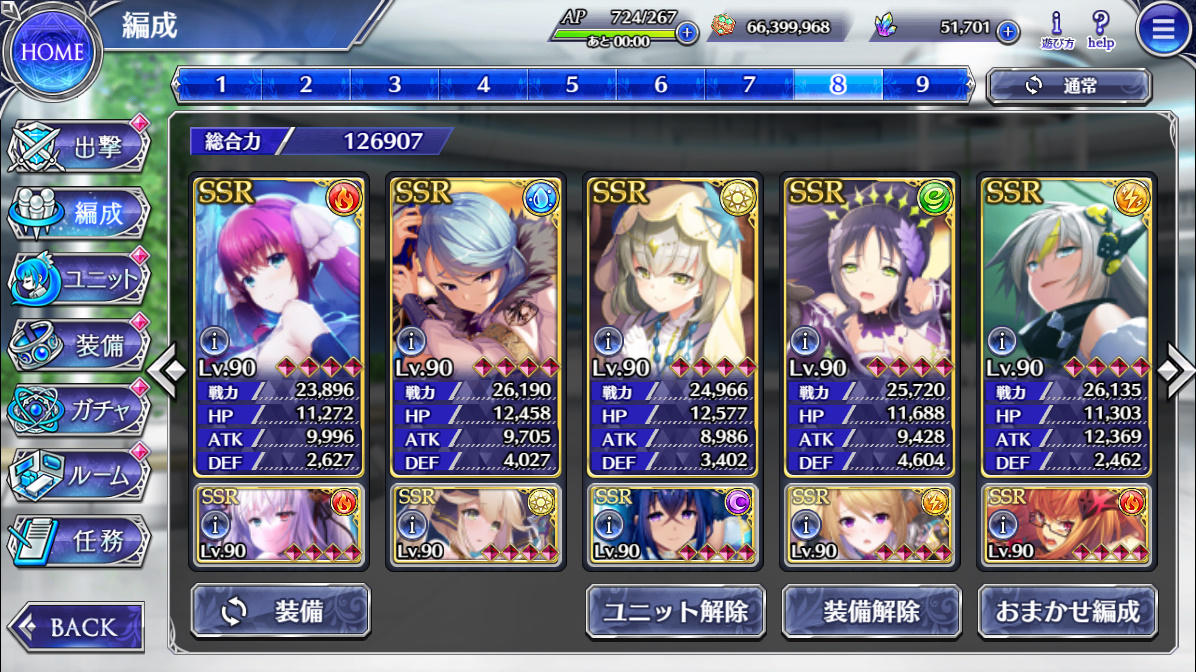This screenshot has width=1196, height=672.
Task: Remove units with ユニット解除 button
Action: tap(675, 611)
